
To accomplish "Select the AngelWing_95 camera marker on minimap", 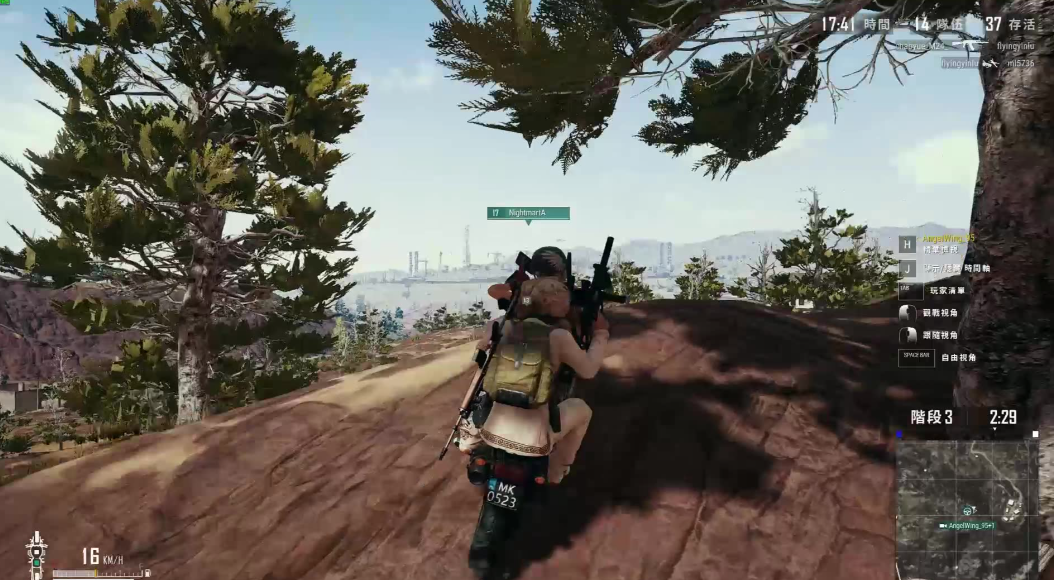I will point(944,525).
